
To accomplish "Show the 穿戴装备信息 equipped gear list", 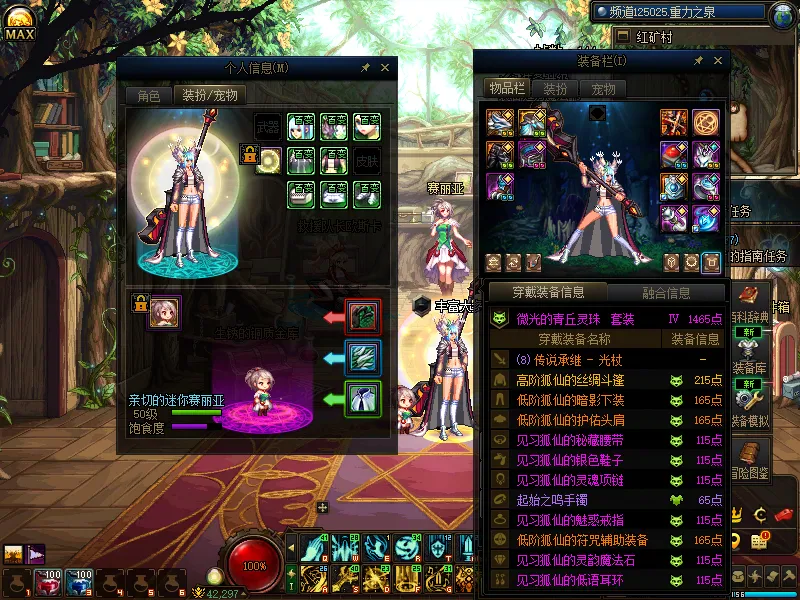I will click(548, 293).
